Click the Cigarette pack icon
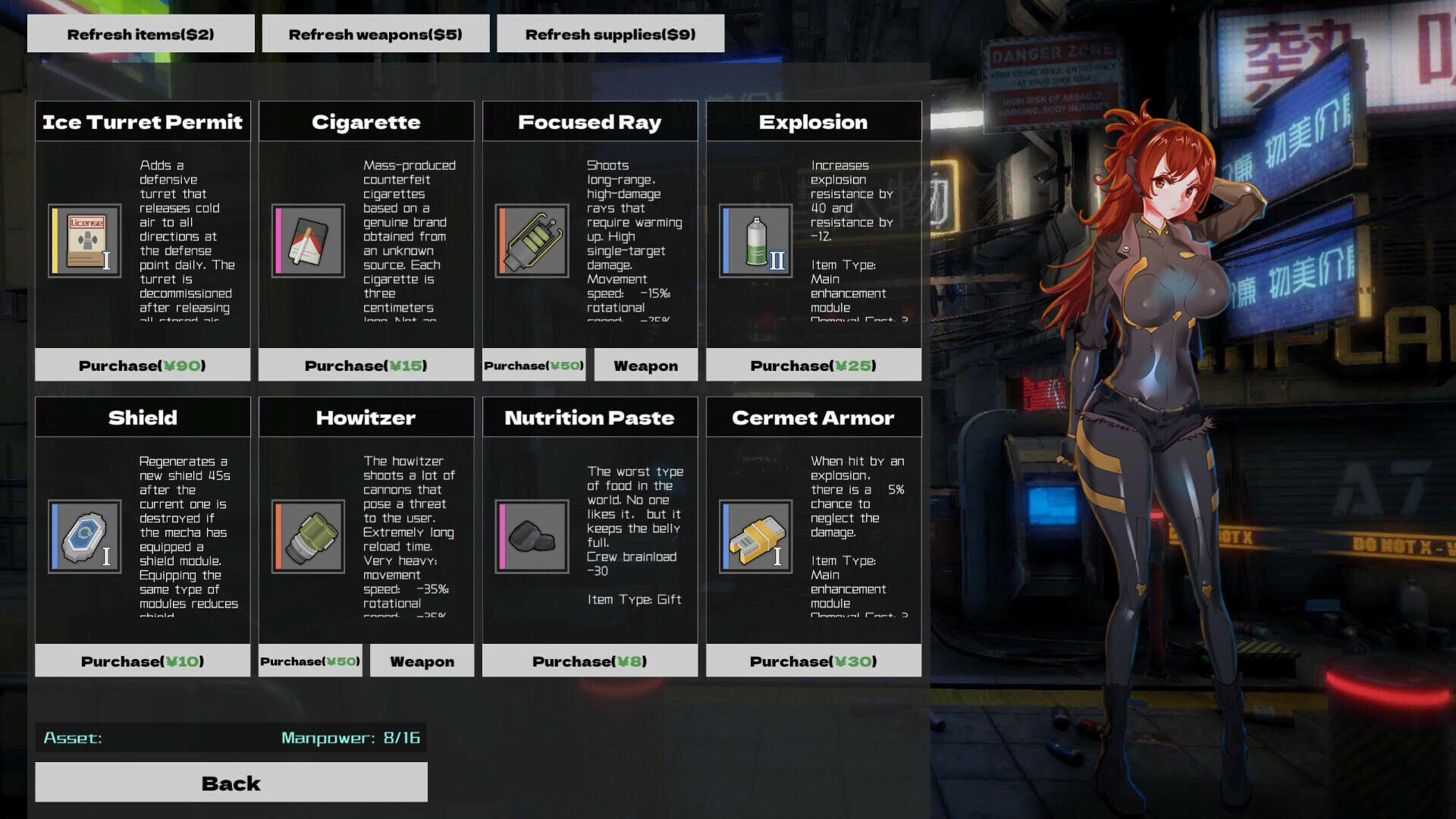The width and height of the screenshot is (1456, 819). point(308,241)
